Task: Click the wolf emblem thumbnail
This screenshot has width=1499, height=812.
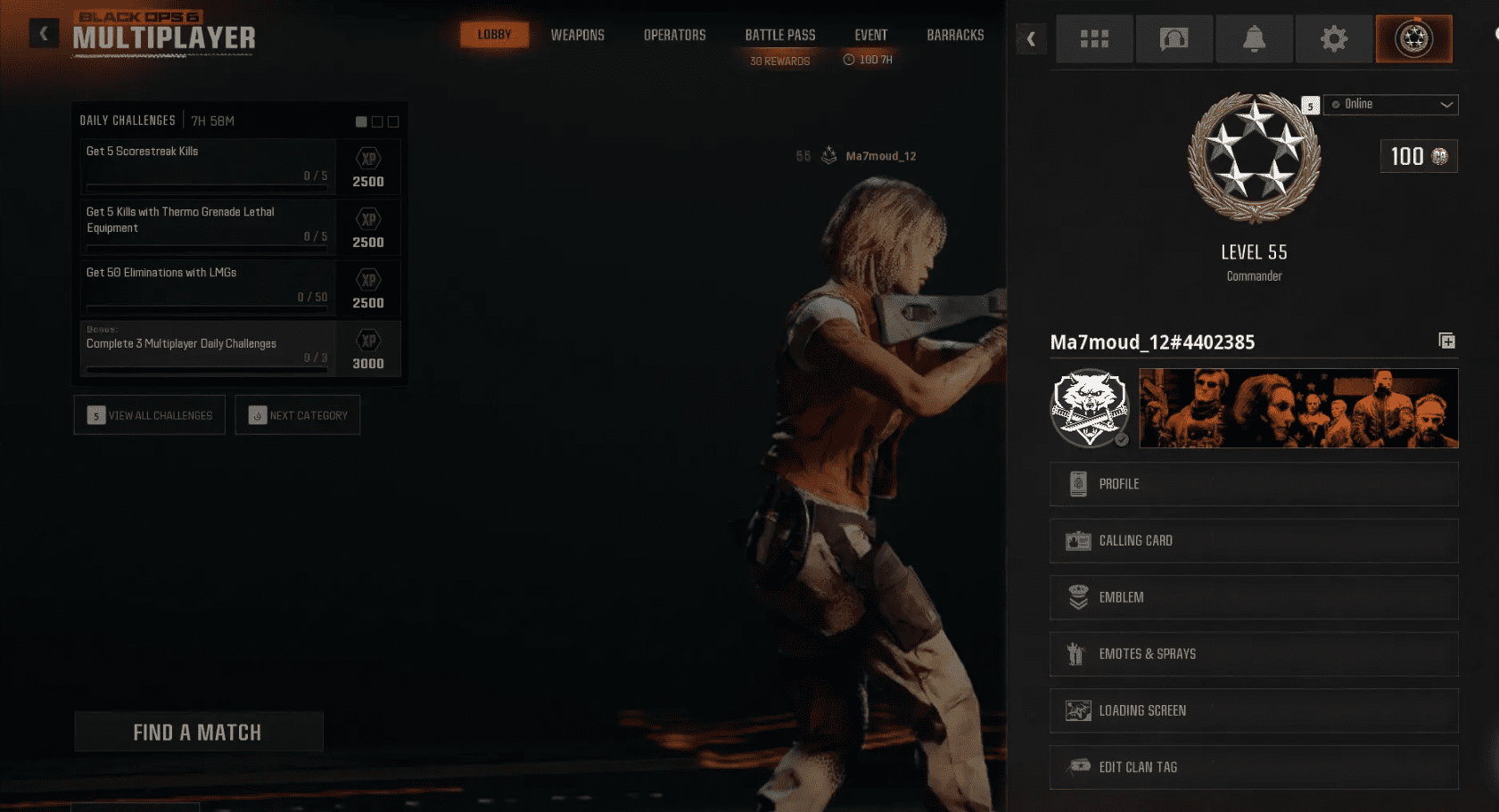Action: click(1090, 408)
